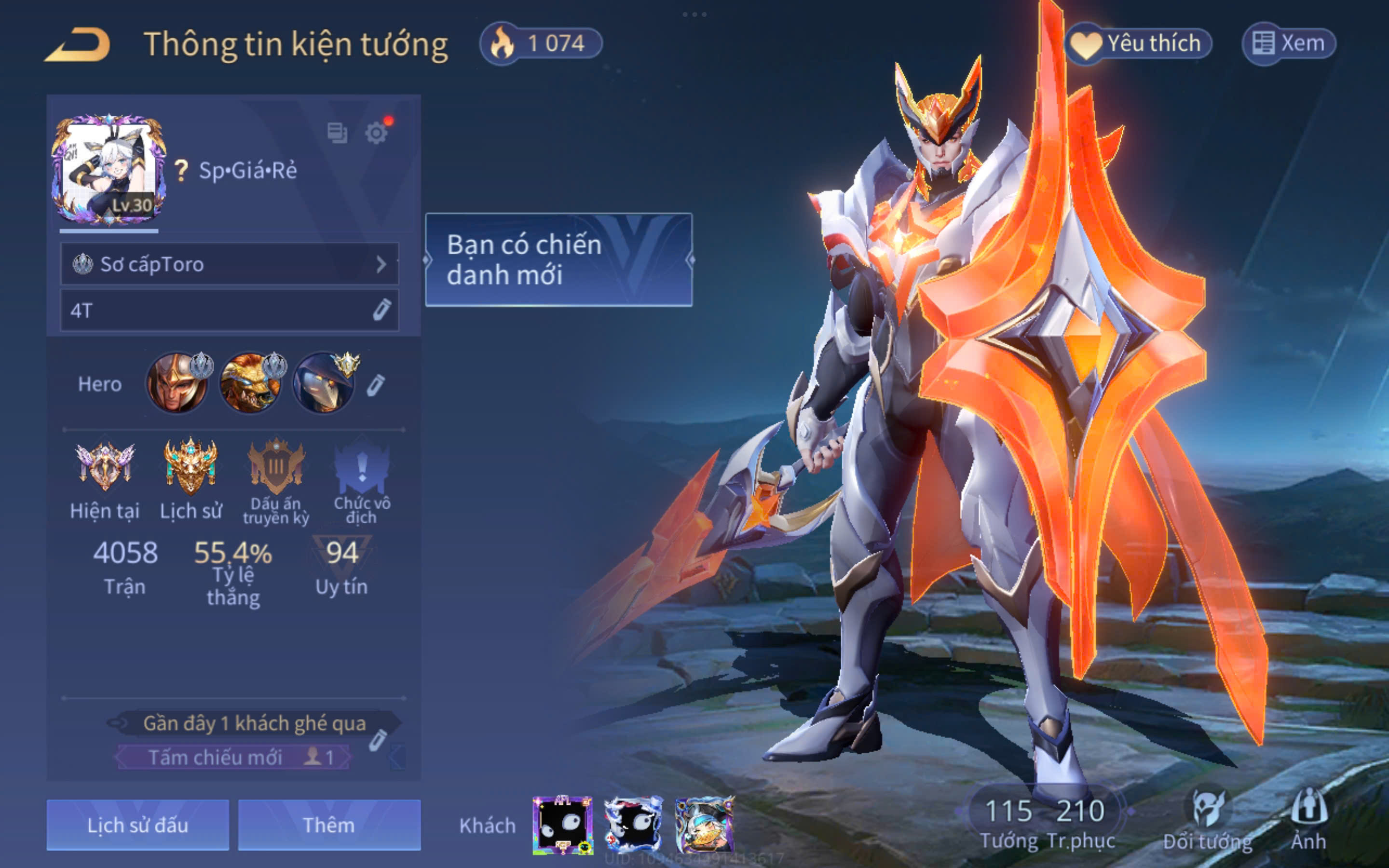Open the Sơ cấpToro title row

pos(229,264)
